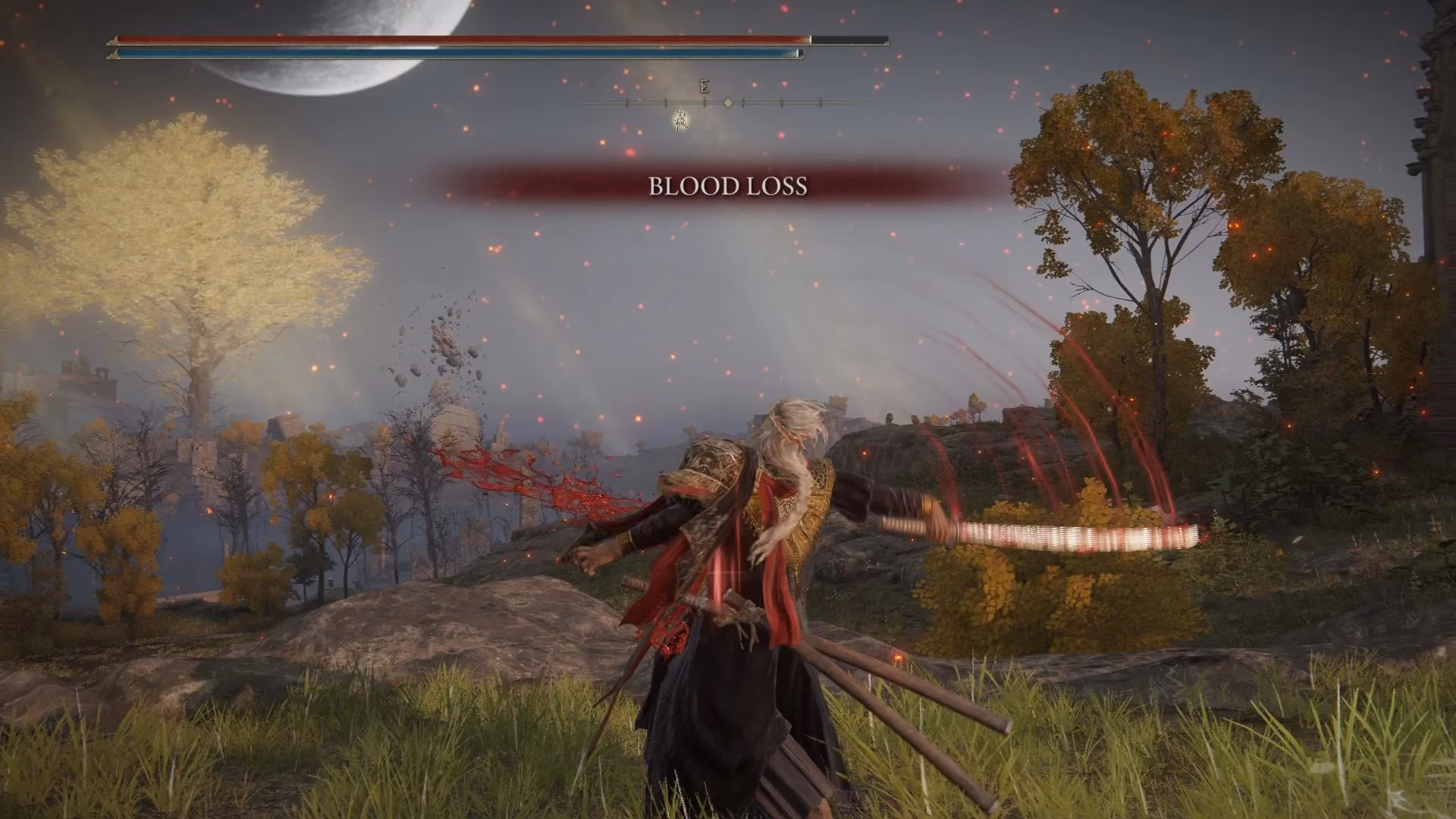Click the leftmost tick mark on the compass
Viewport: 1456px width, 819px height.
[627, 102]
